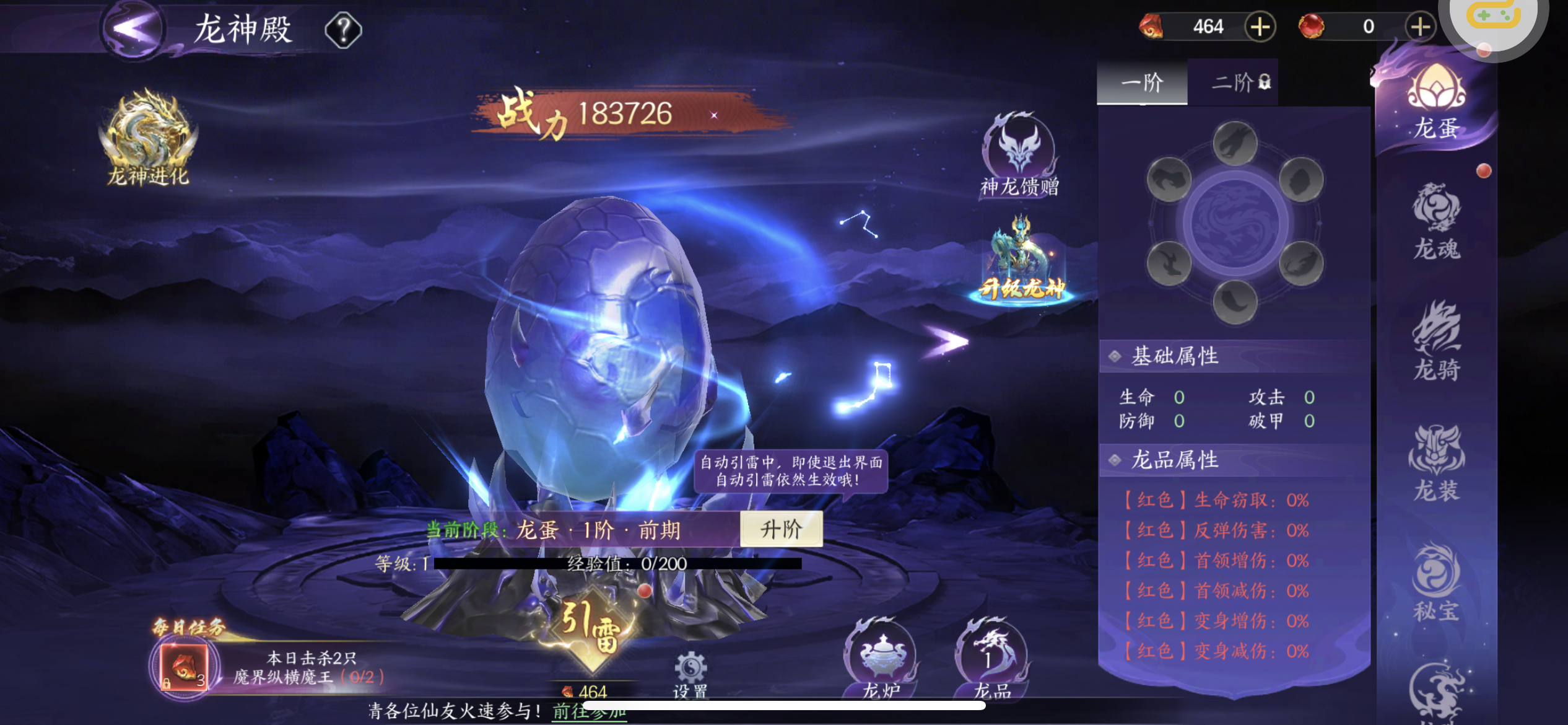Go back using the arrow button
Image resolution: width=1568 pixels, height=725 pixels.
tap(132, 29)
